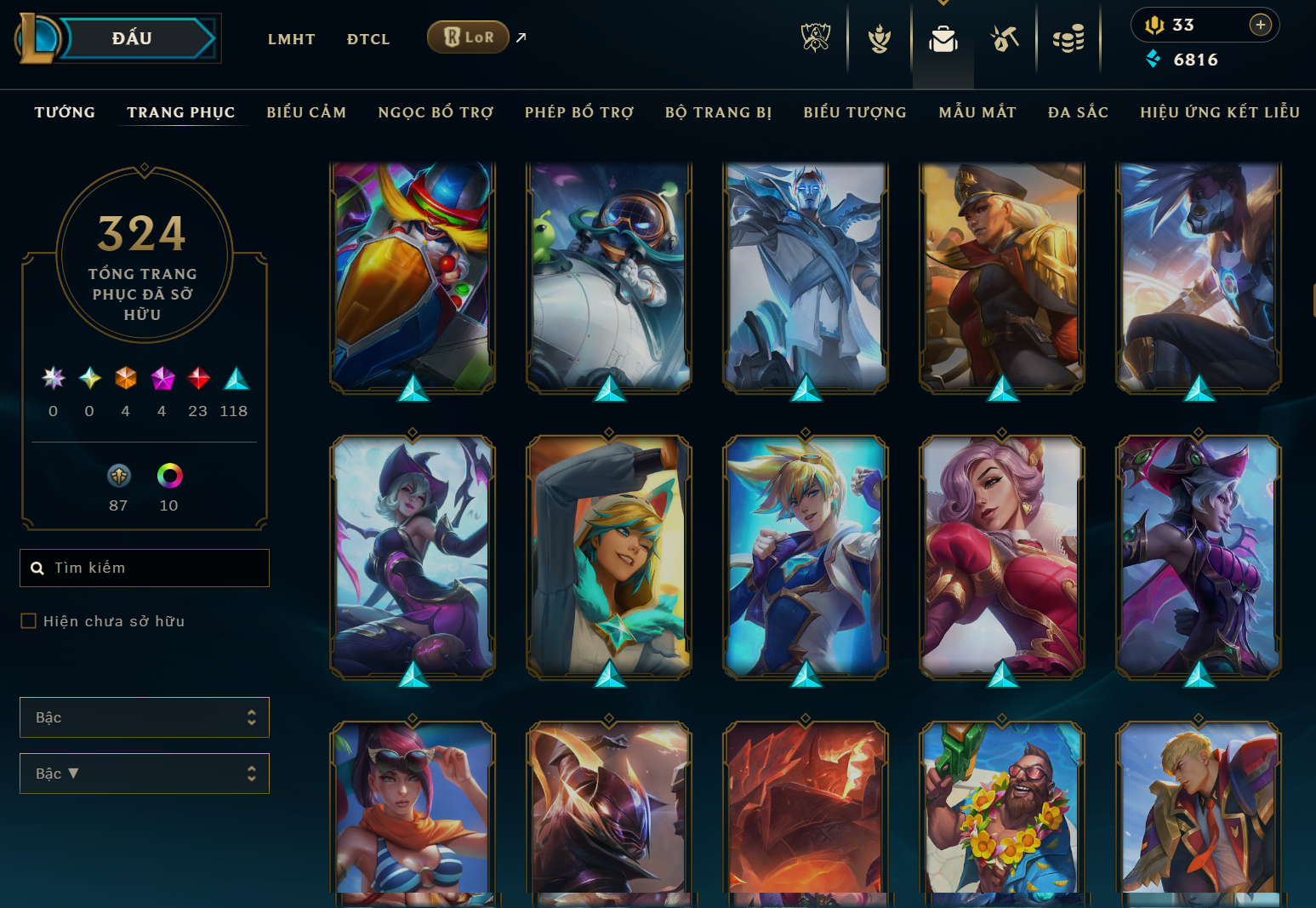The height and width of the screenshot is (908, 1316).
Task: Click the chroma color wheel icon showing 10
Action: click(x=168, y=477)
